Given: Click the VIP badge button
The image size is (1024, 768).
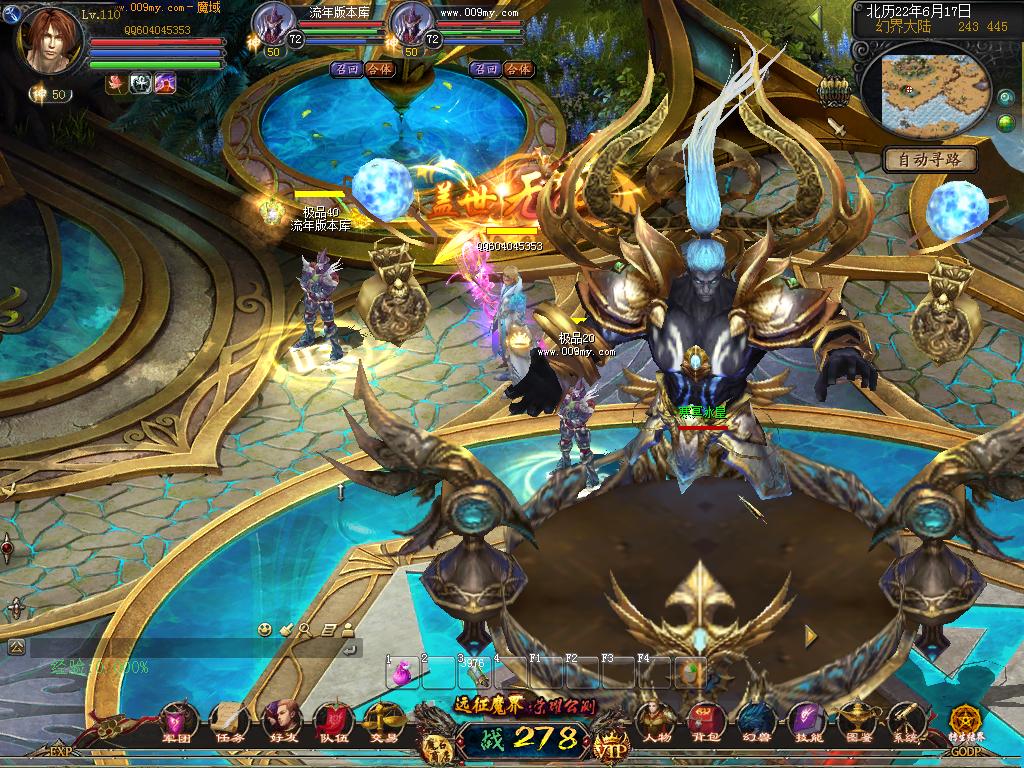Looking at the screenshot, I should coord(609,746).
